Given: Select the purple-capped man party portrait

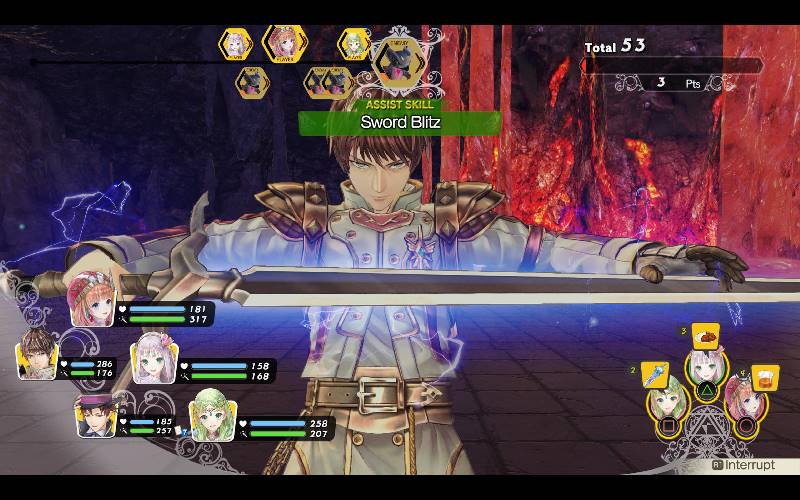Looking at the screenshot, I should point(97,414).
